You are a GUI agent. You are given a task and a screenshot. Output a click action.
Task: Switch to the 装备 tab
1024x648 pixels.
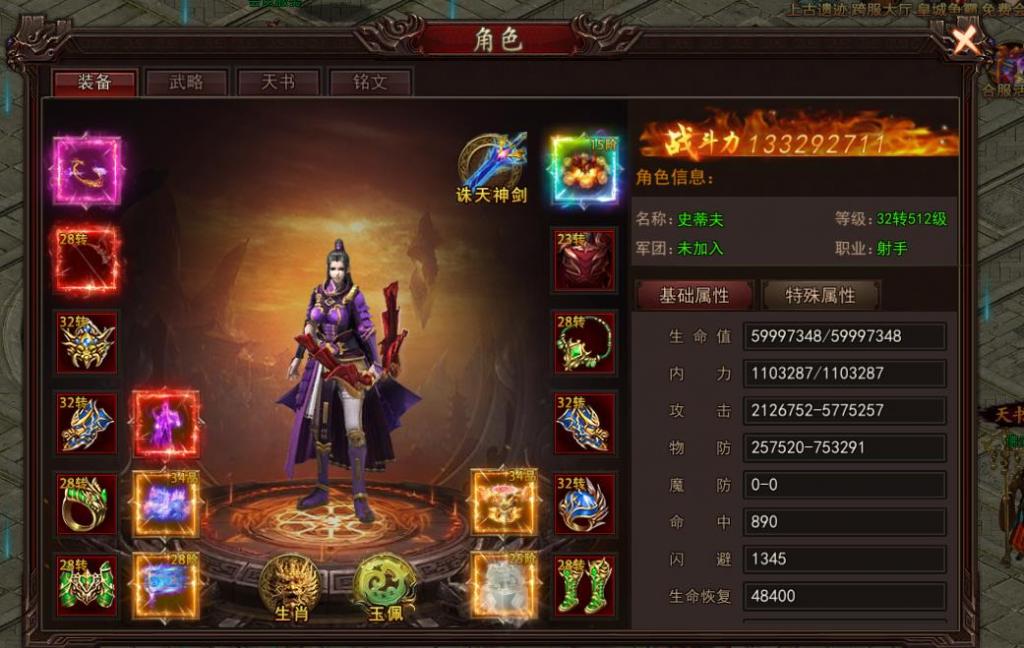tap(95, 82)
